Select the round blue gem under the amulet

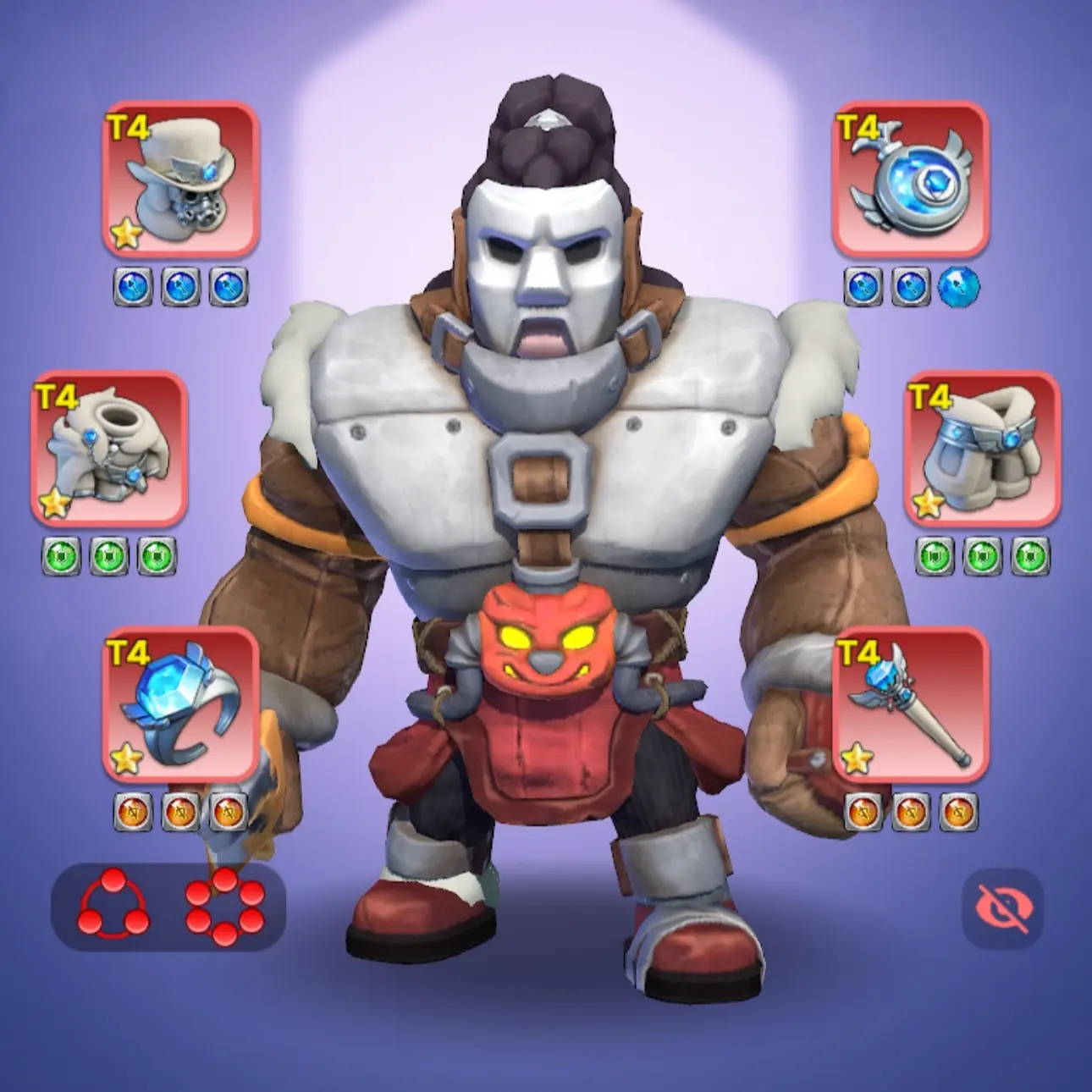tap(959, 288)
